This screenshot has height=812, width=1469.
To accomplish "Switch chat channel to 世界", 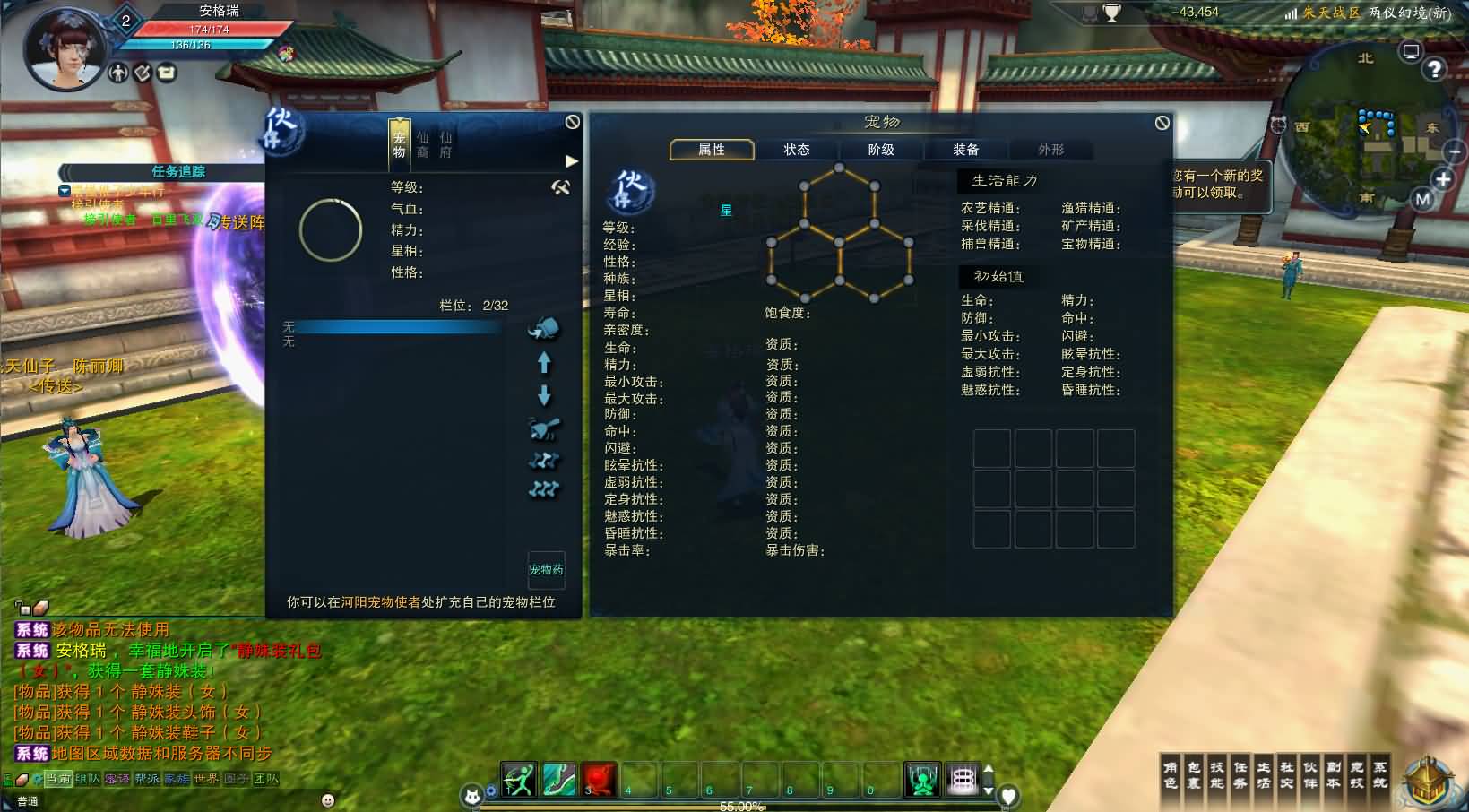I will pyautogui.click(x=206, y=779).
